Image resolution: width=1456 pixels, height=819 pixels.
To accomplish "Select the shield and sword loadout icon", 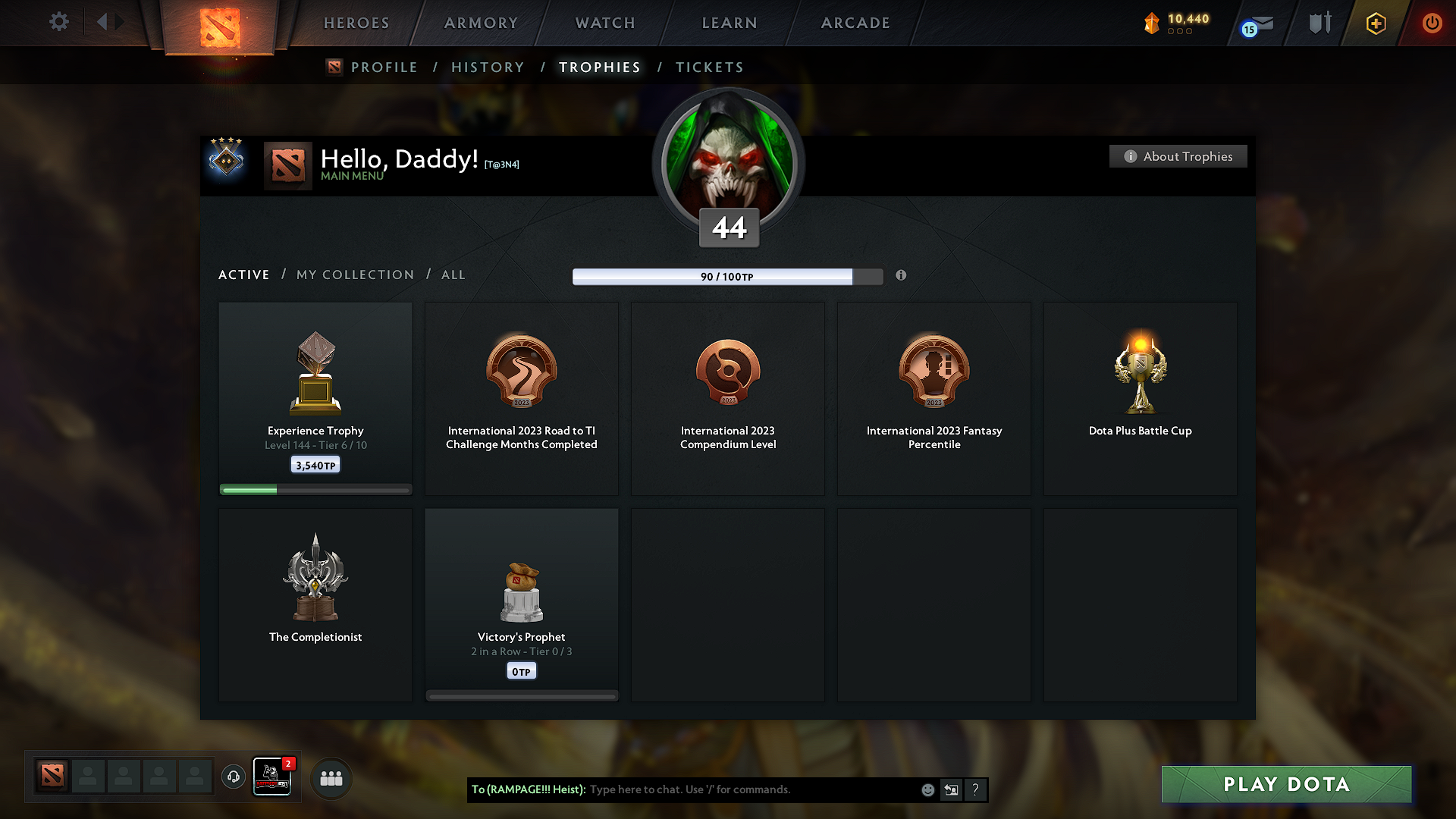I will 1319,23.
